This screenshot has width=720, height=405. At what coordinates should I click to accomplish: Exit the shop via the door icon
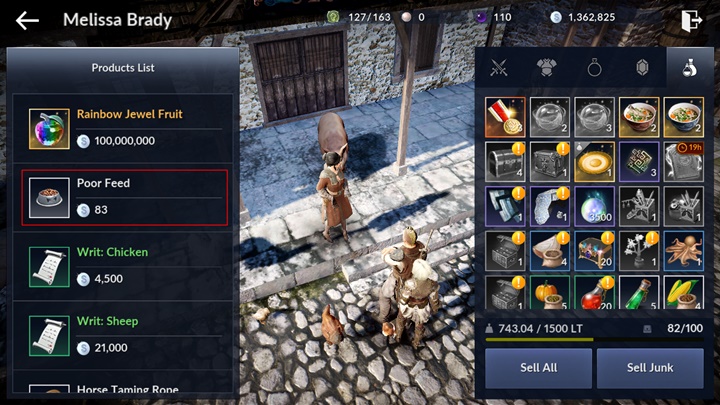691,19
